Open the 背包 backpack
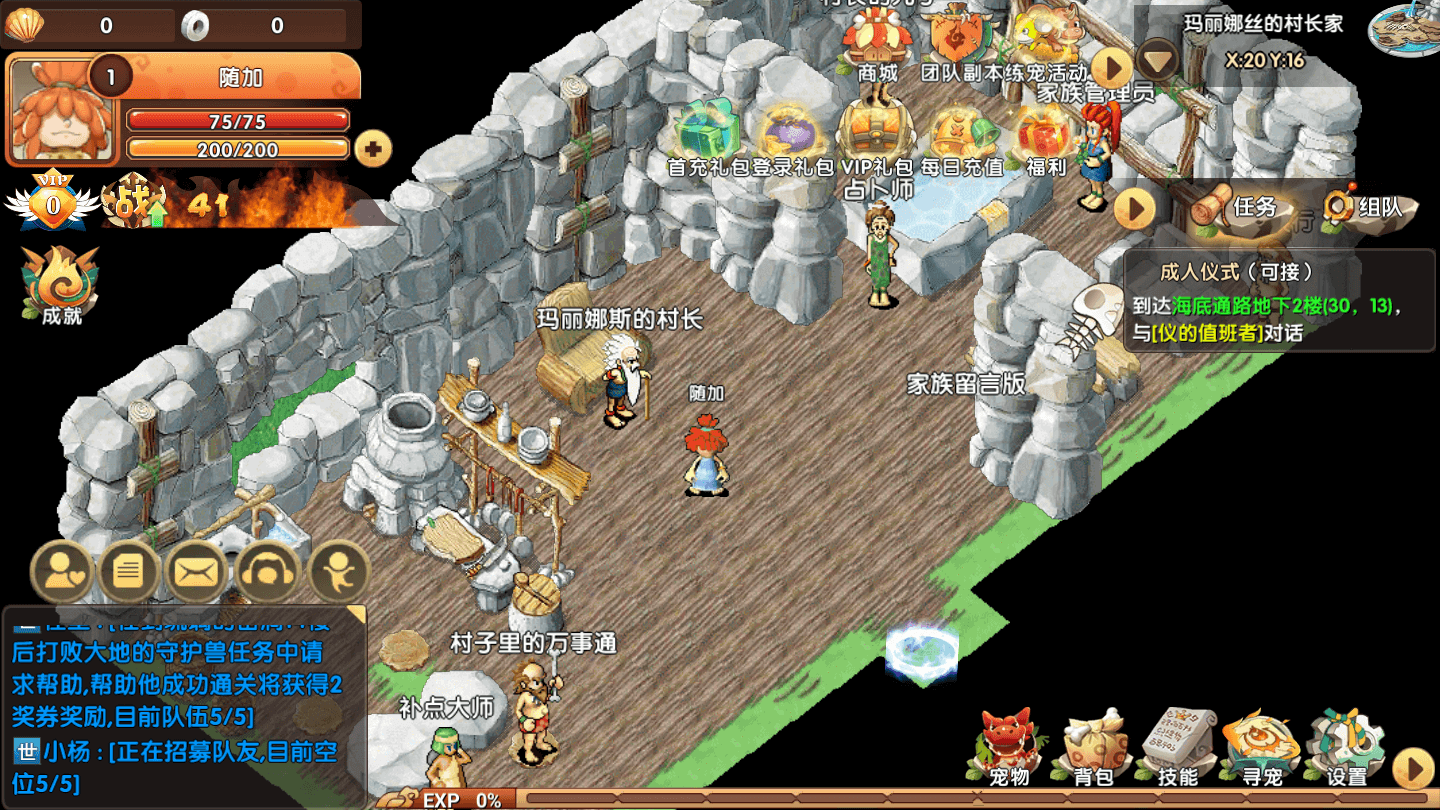The height and width of the screenshot is (810, 1440). tap(1093, 747)
